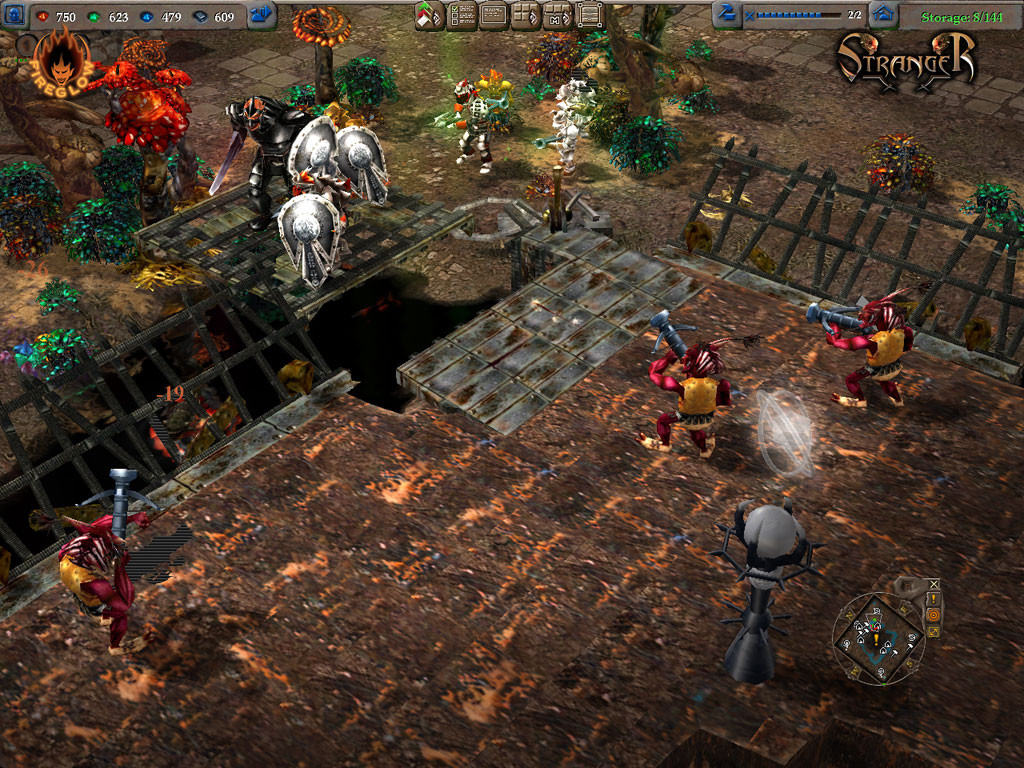Open the red and green arrows menu icon
Screen dimensions: 1024x768
click(x=429, y=15)
